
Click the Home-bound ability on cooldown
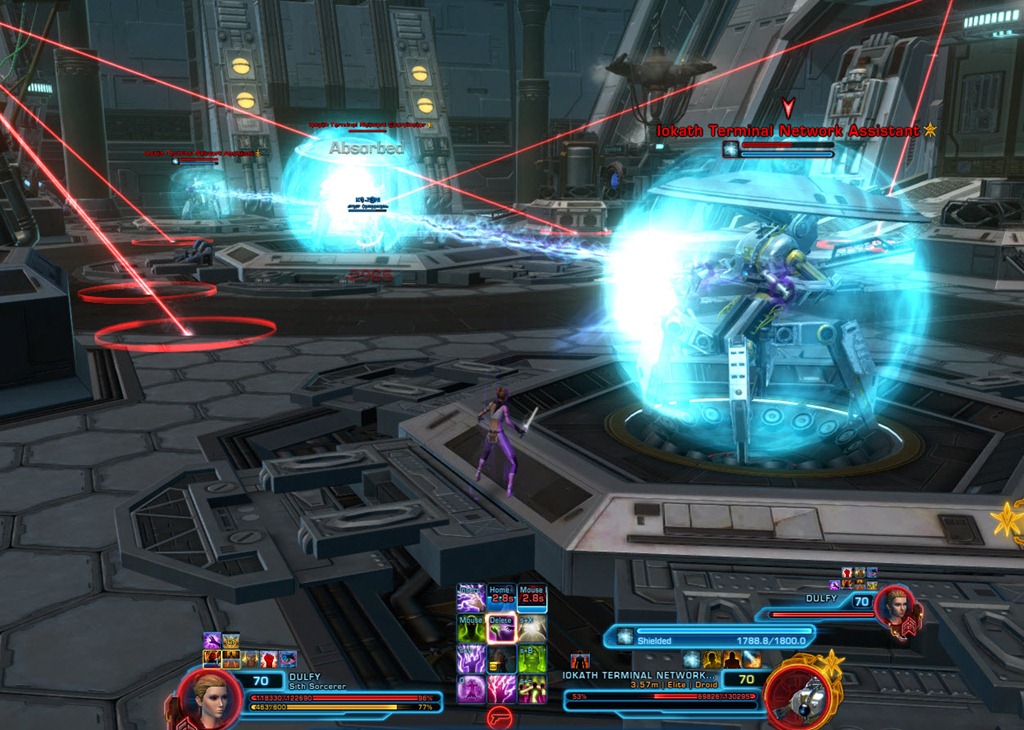point(501,598)
